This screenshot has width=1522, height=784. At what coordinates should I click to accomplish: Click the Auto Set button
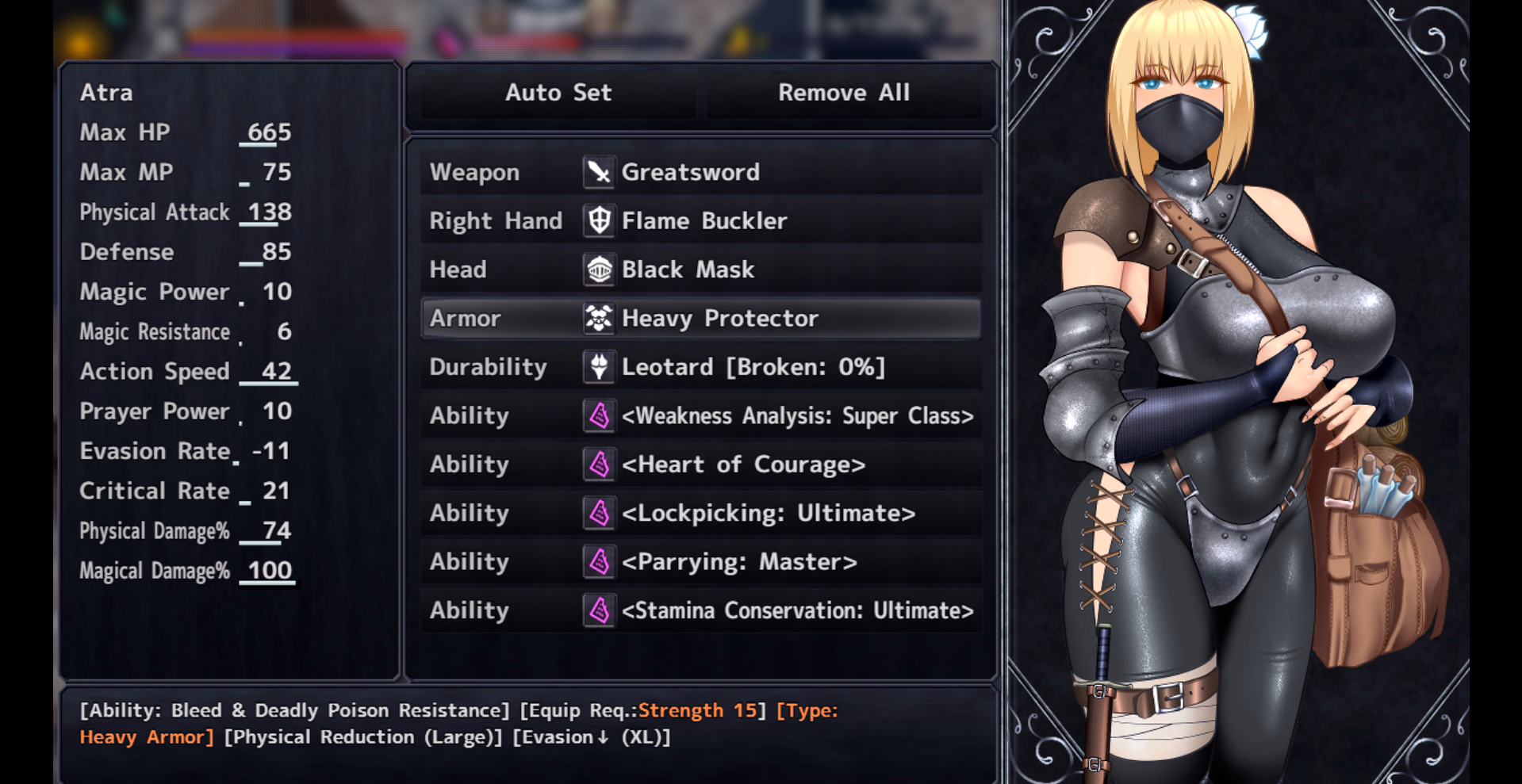point(558,93)
